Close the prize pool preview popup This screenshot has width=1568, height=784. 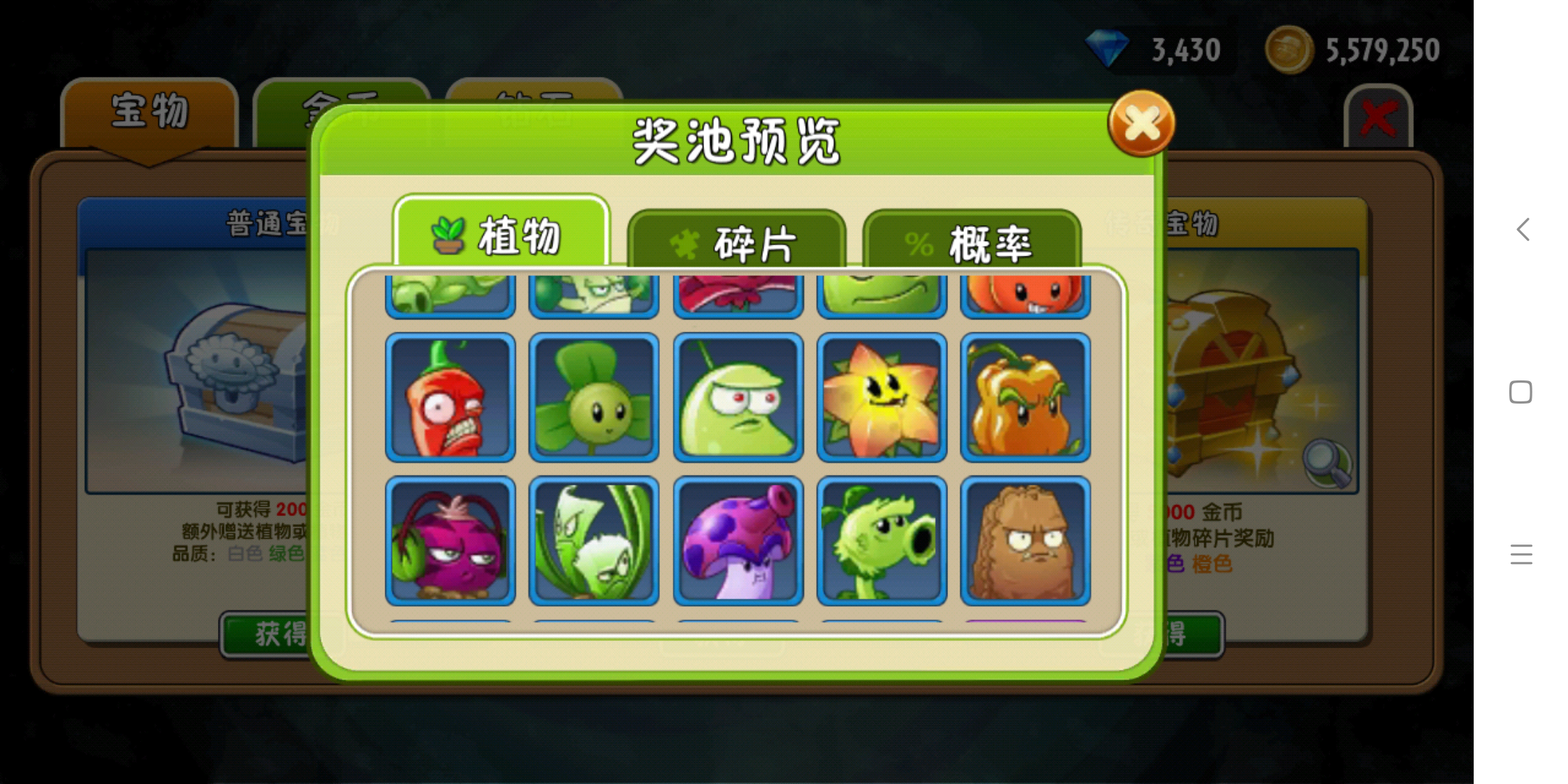tap(1140, 123)
